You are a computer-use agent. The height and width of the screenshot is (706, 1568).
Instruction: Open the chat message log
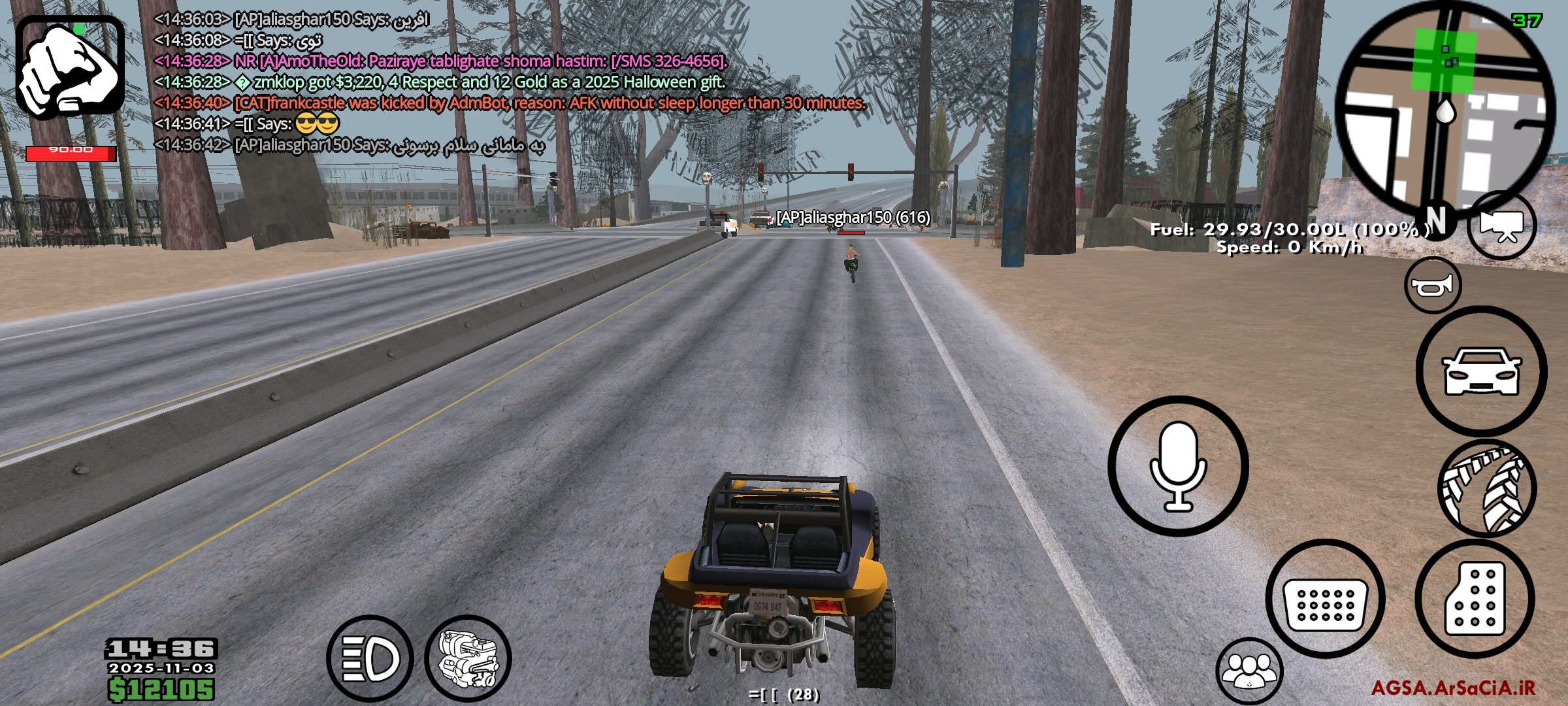click(457, 82)
